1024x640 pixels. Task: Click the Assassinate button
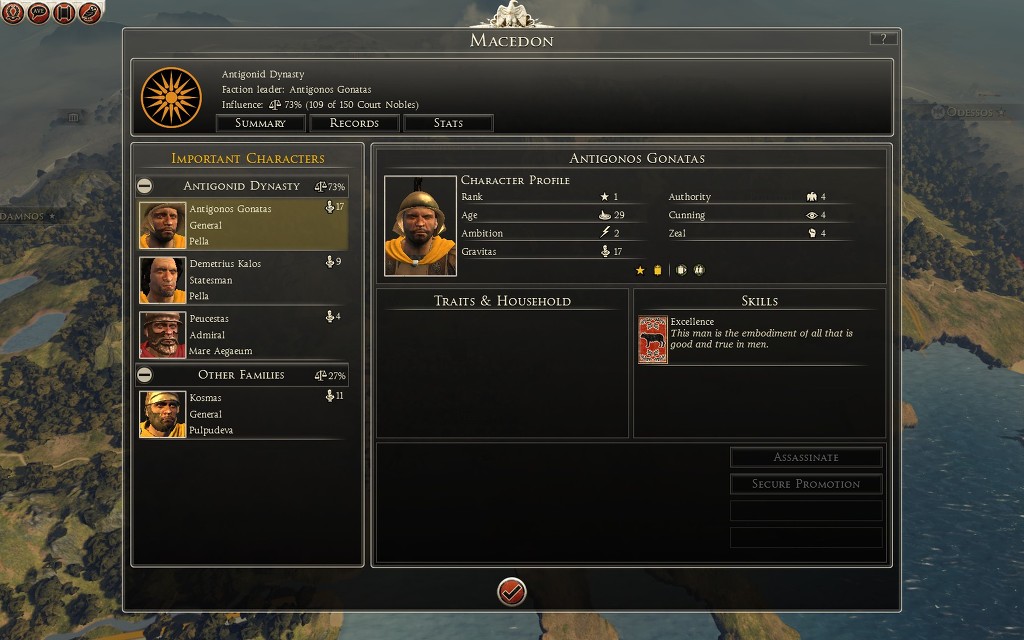click(806, 457)
